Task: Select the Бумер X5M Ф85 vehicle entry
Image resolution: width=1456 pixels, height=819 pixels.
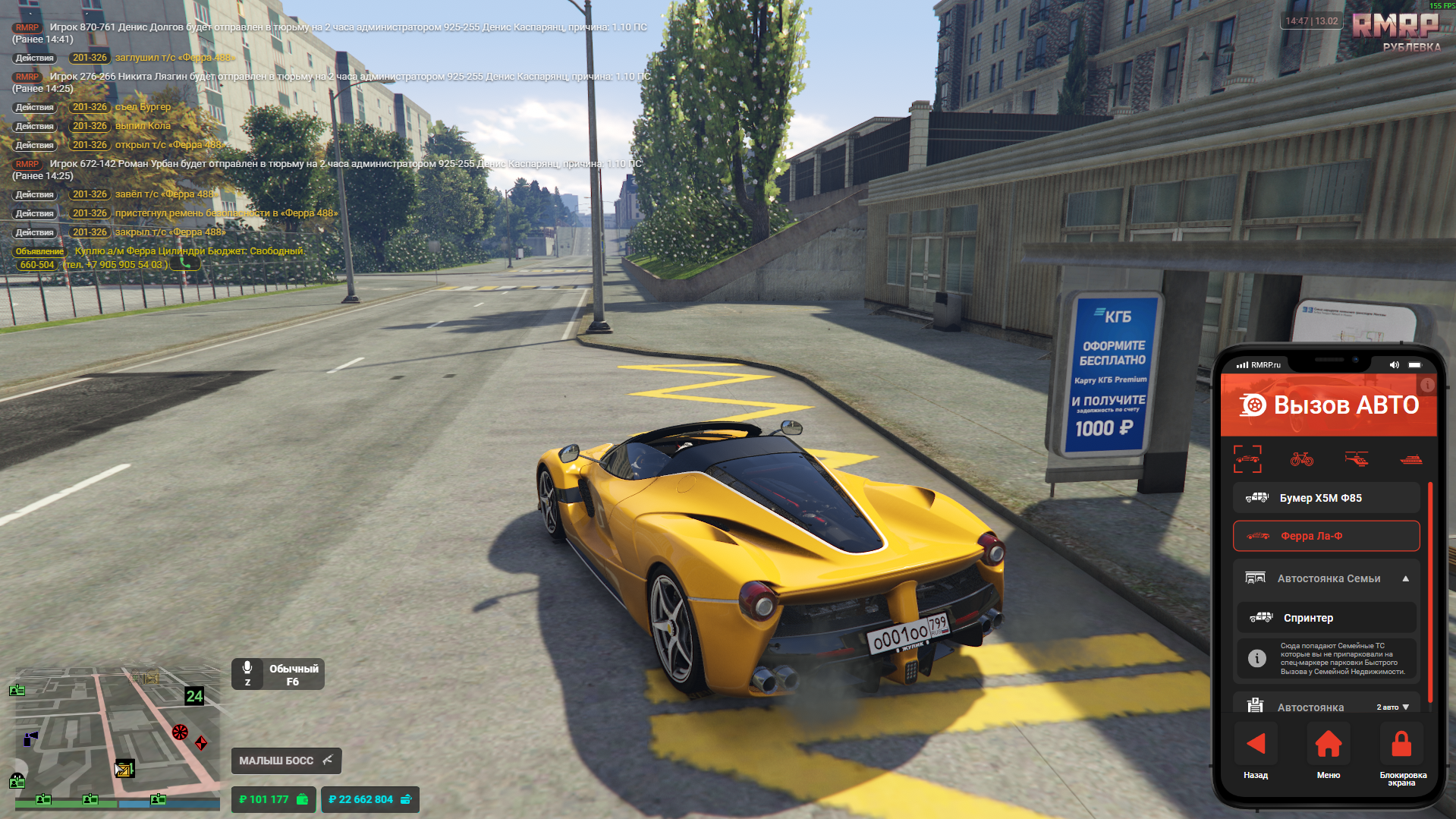Action: (1325, 498)
